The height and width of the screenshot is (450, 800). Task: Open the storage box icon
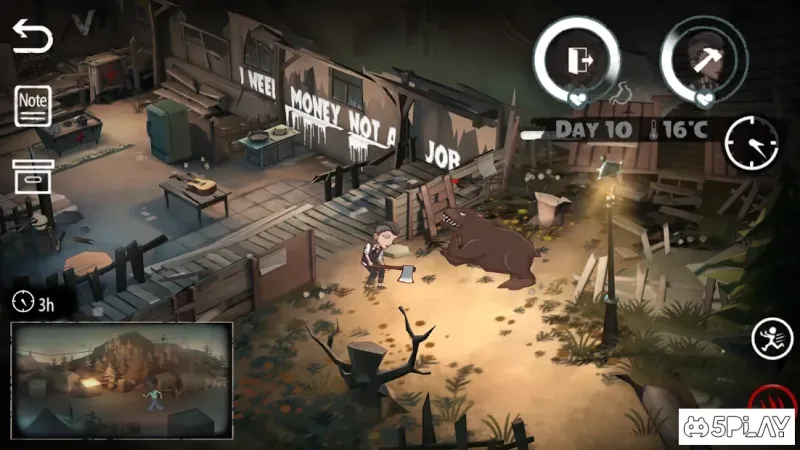click(32, 175)
